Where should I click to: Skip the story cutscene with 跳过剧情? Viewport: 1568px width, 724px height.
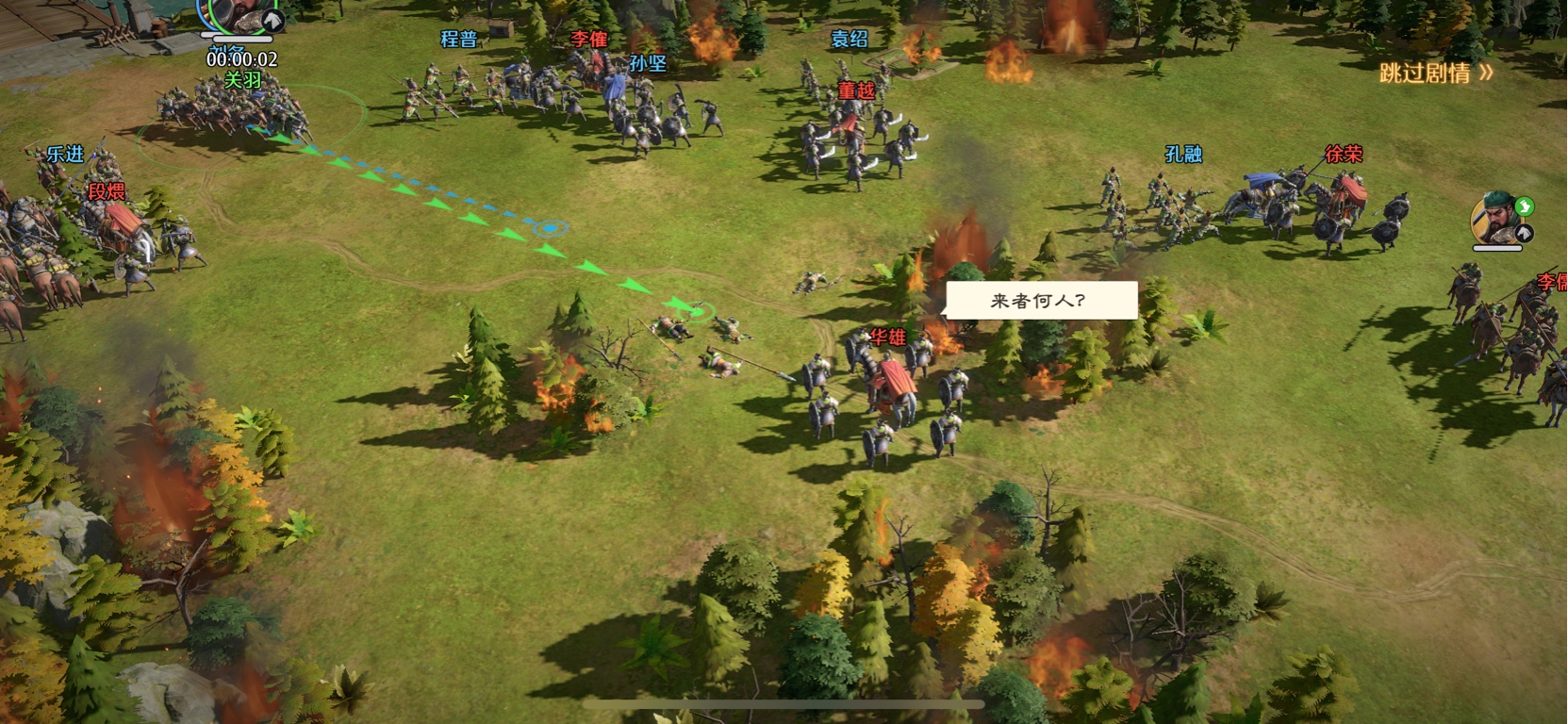[1435, 73]
